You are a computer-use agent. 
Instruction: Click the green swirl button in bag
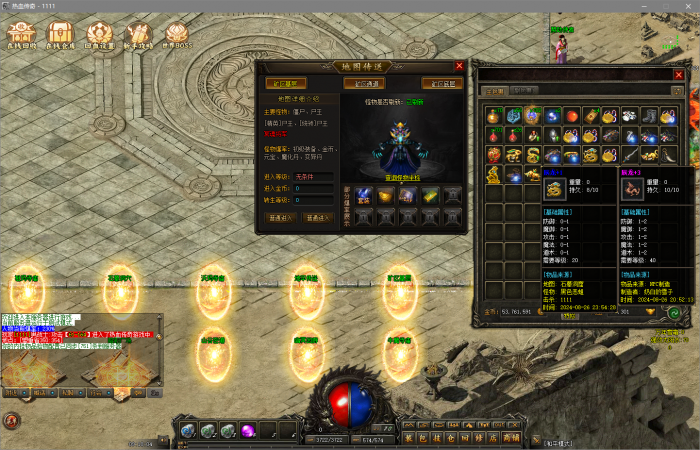[675, 312]
